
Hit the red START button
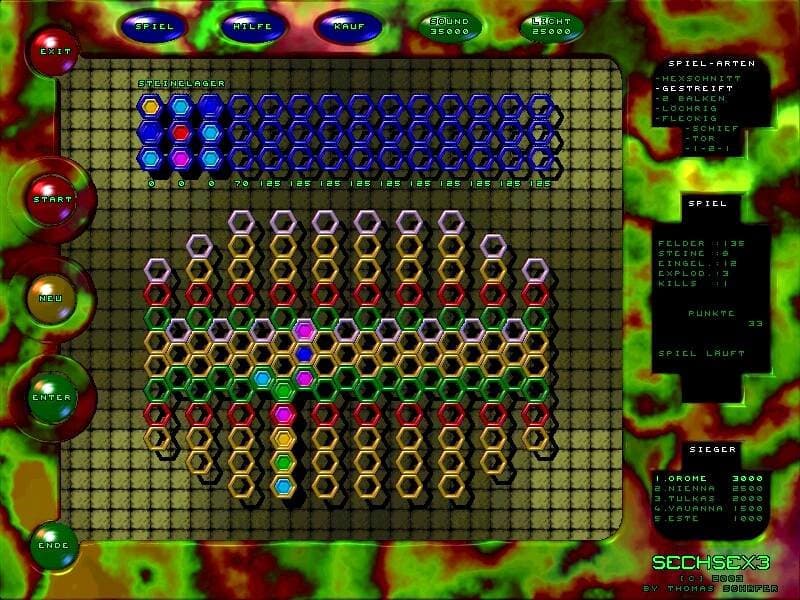pos(53,198)
